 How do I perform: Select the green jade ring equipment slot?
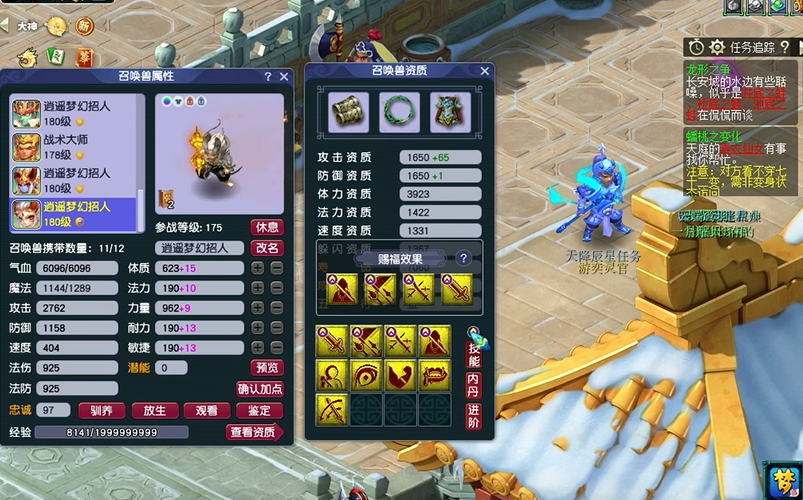(399, 112)
